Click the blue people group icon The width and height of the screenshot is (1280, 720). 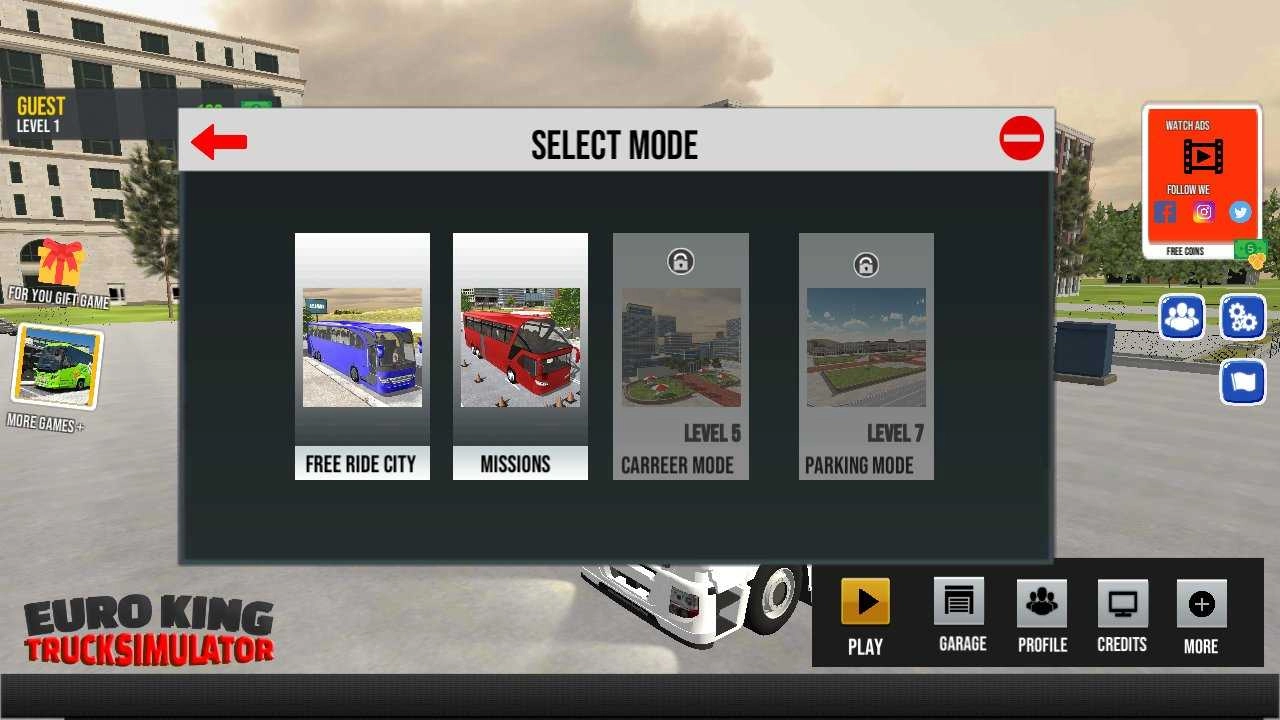tap(1182, 318)
